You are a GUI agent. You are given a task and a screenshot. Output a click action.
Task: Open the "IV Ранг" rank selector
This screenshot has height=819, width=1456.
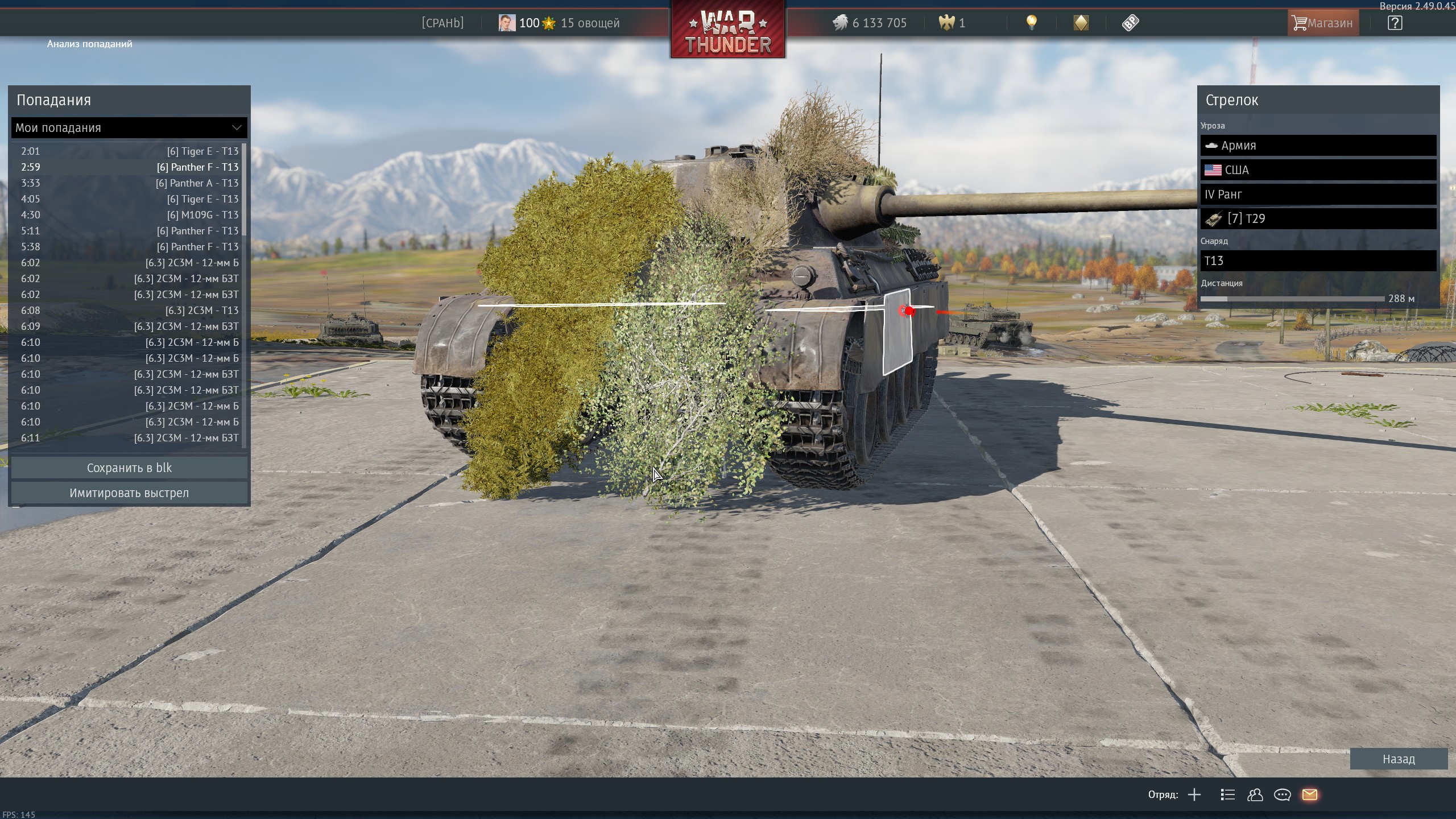coord(1318,195)
